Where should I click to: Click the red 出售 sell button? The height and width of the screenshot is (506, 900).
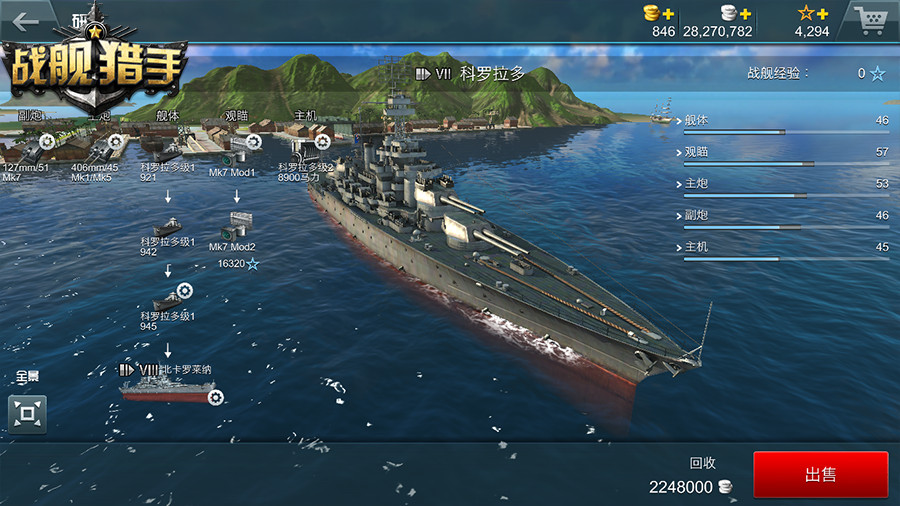click(x=820, y=475)
